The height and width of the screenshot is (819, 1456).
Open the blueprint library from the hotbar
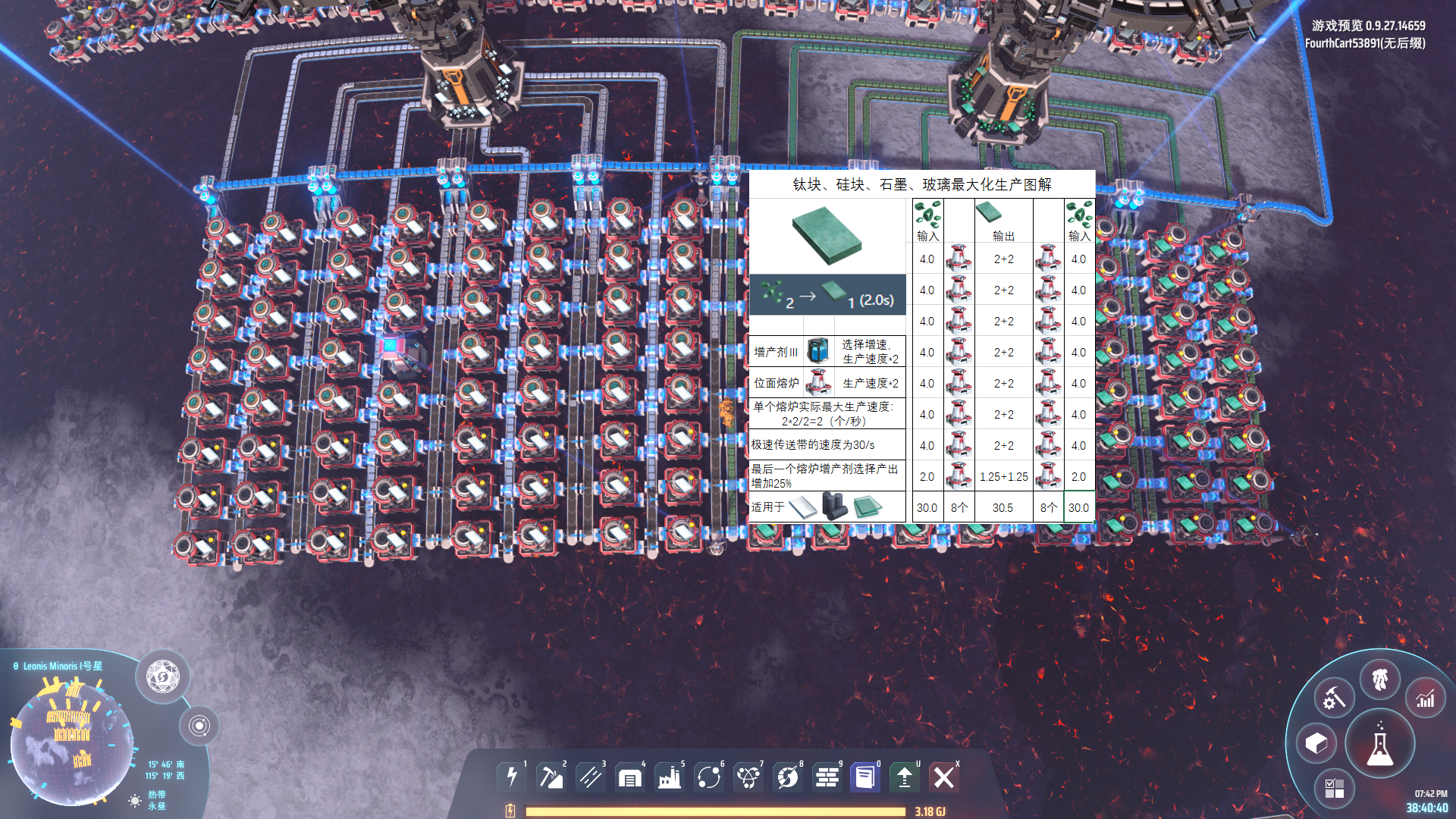point(867,777)
